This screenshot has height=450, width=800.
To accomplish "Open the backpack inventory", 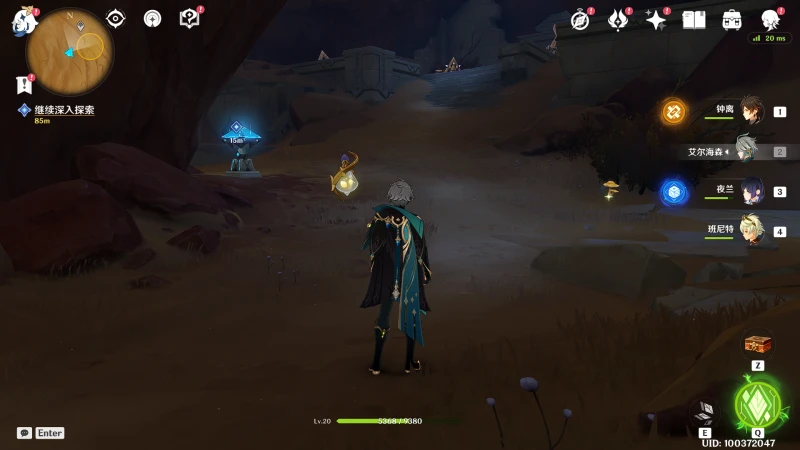I will tap(732, 20).
